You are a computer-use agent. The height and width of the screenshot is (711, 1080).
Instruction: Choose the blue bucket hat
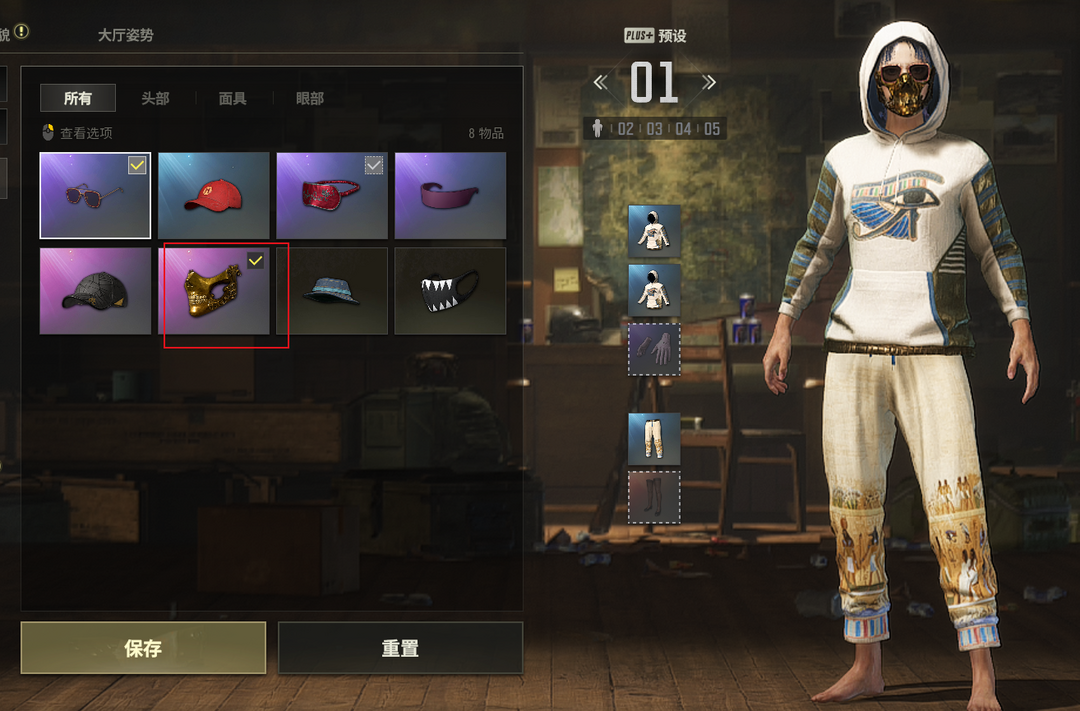pyautogui.click(x=331, y=291)
